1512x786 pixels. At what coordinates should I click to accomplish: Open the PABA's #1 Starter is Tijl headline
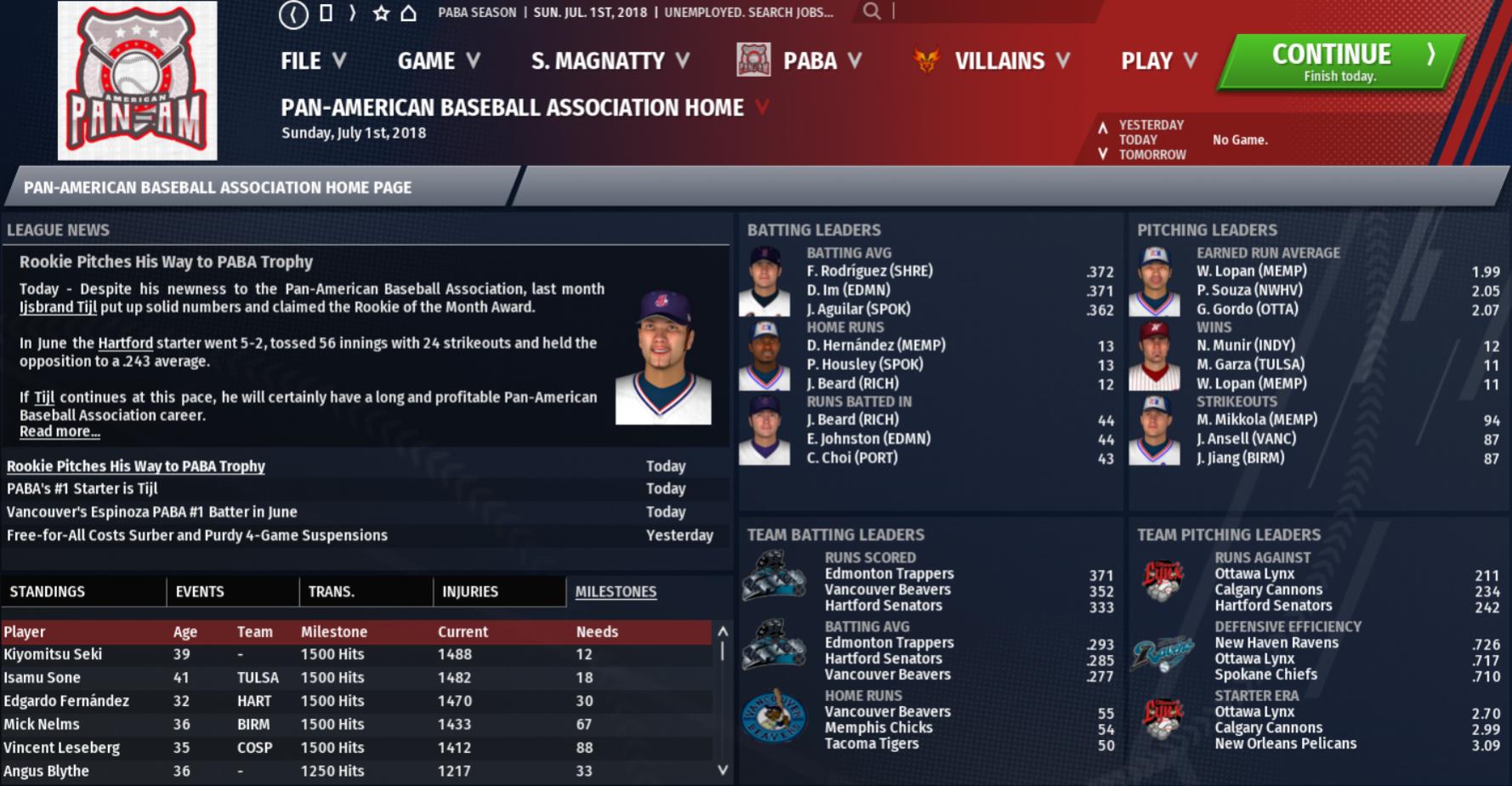[82, 489]
